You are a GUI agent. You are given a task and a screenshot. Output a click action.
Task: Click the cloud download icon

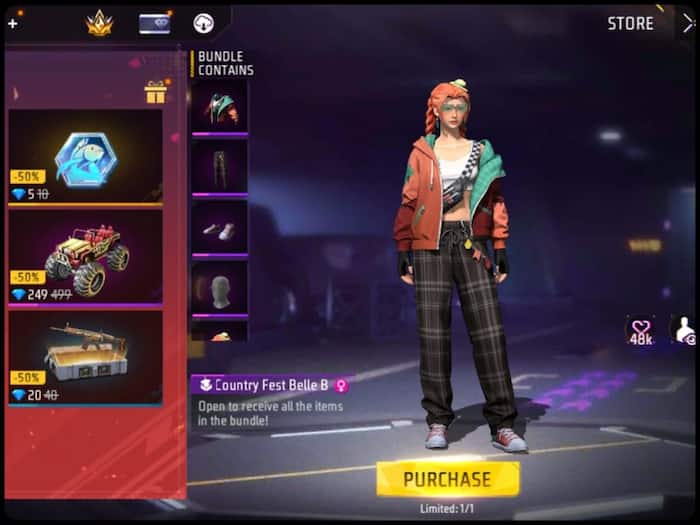coord(204,23)
